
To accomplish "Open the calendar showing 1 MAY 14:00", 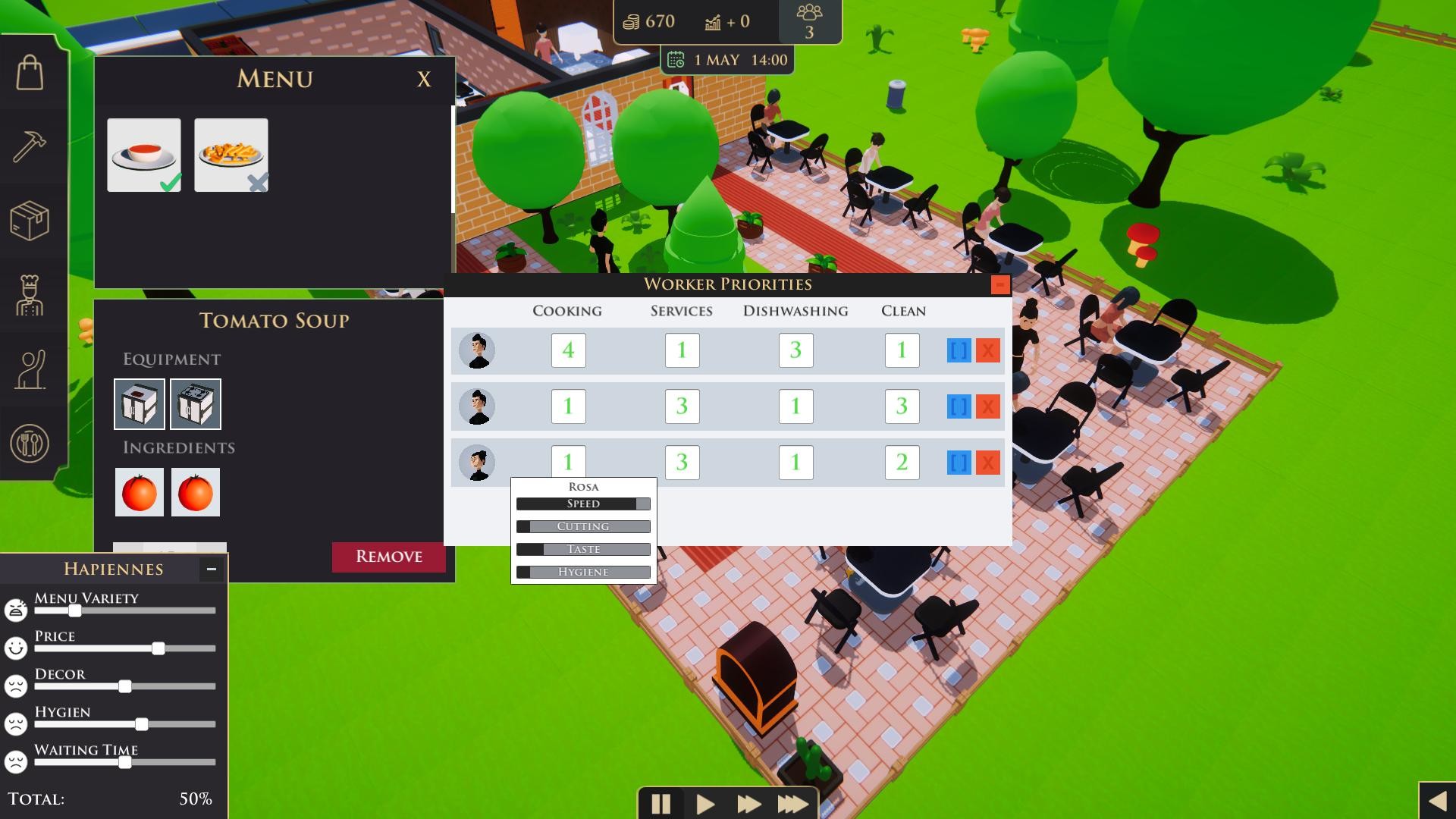I will point(674,59).
